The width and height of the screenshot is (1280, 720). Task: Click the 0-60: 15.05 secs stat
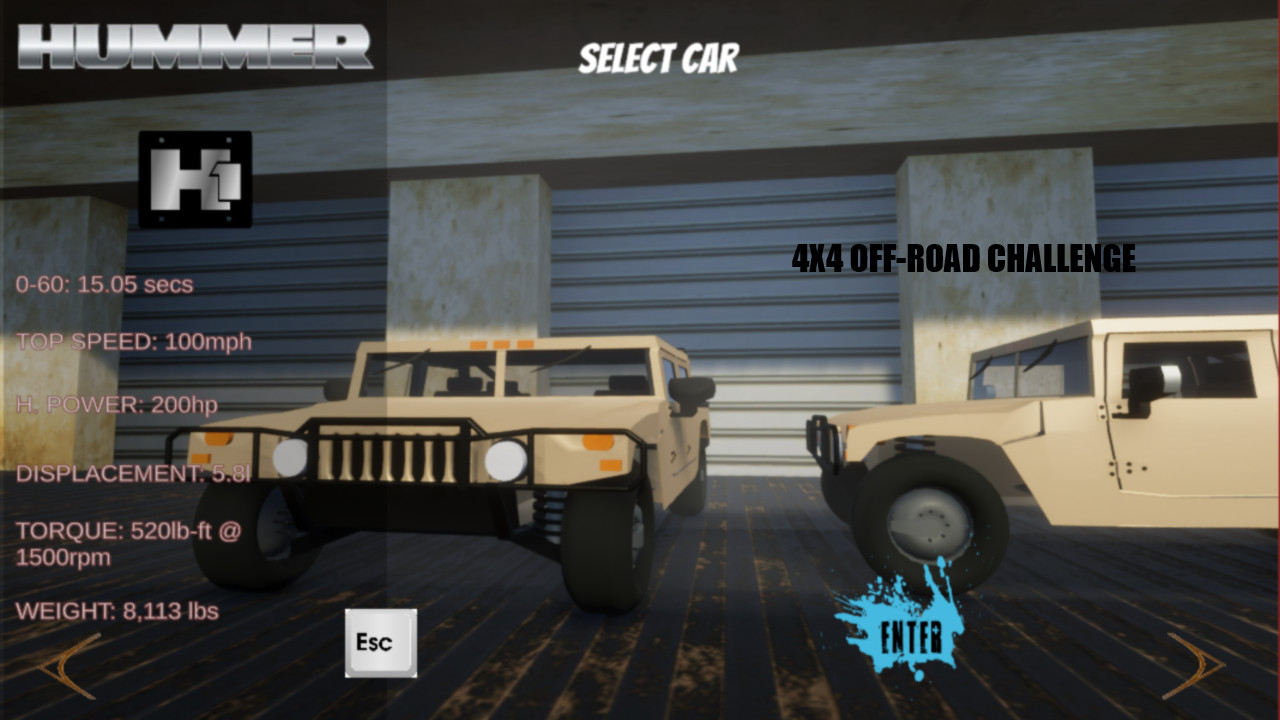point(105,284)
